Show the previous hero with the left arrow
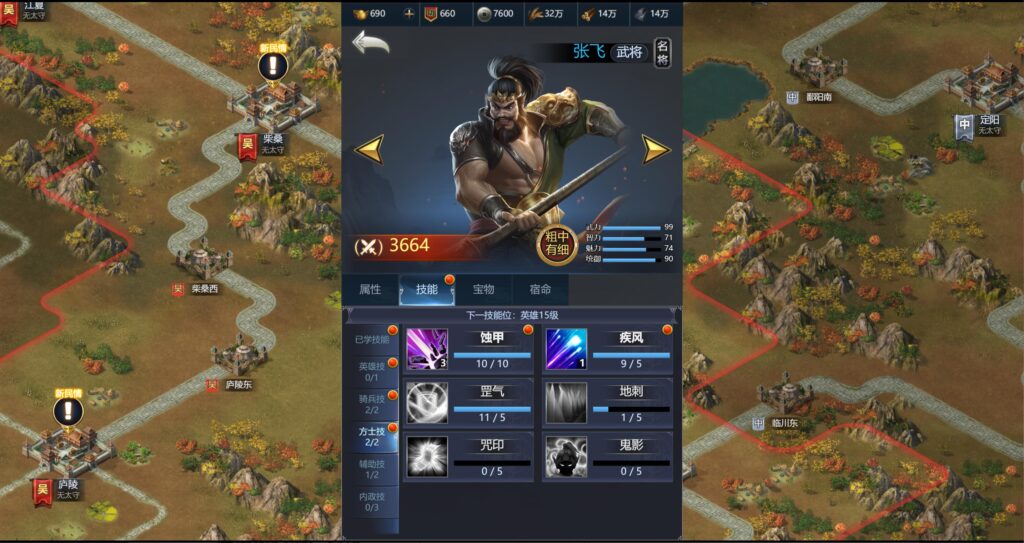This screenshot has width=1024, height=543. [x=369, y=149]
